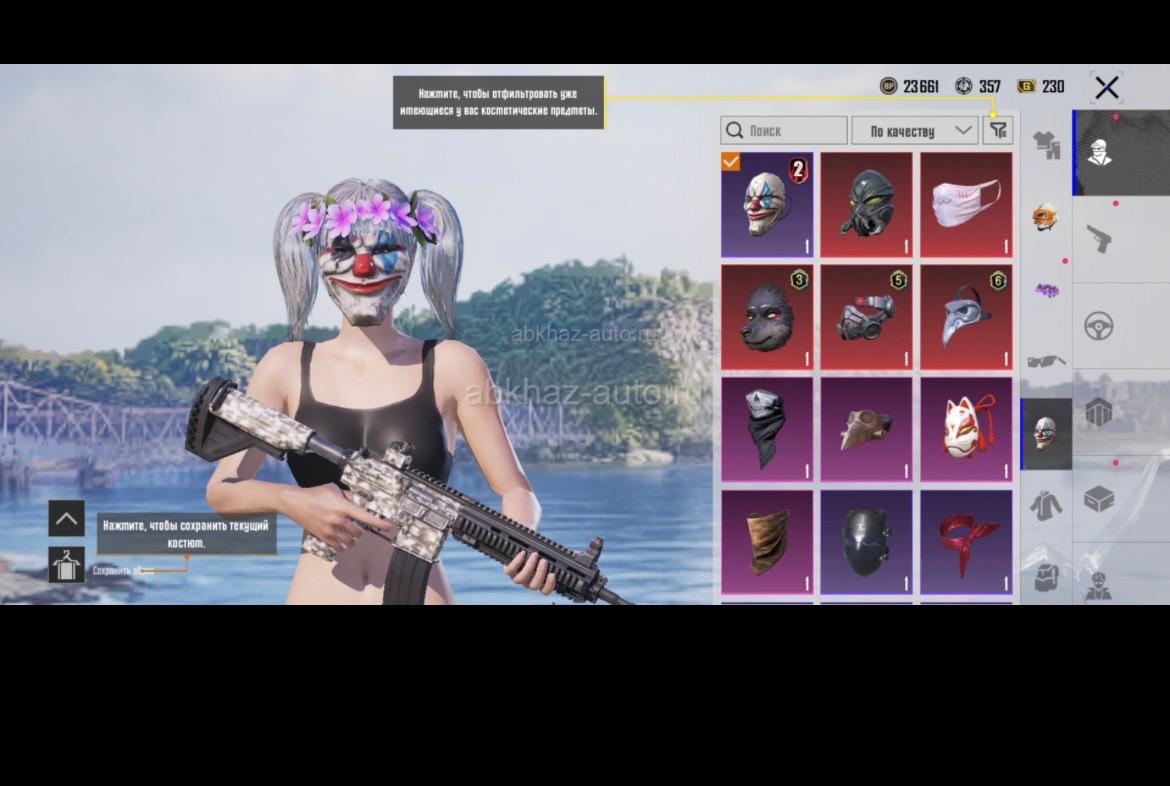Expand the up-arrow panel button

[67, 518]
